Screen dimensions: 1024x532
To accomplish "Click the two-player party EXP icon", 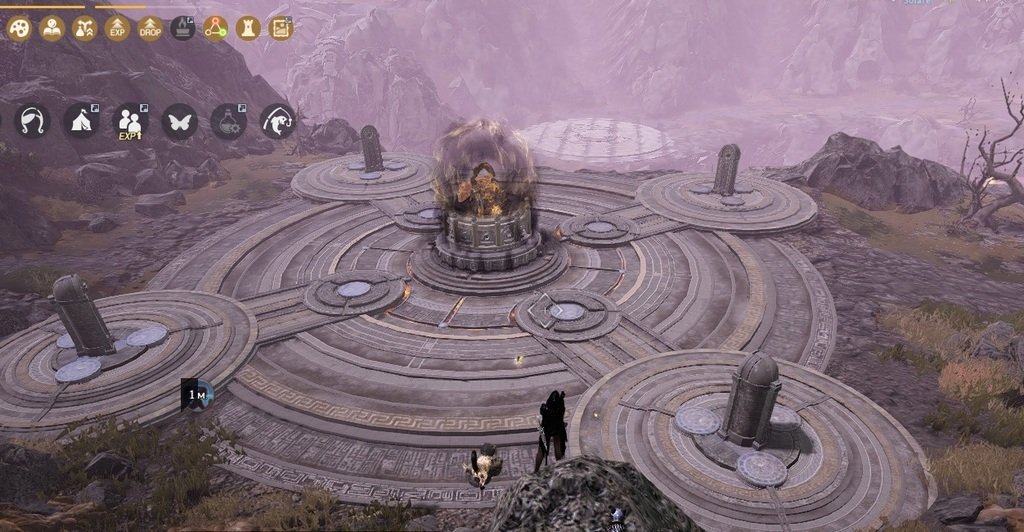I will (x=130, y=122).
